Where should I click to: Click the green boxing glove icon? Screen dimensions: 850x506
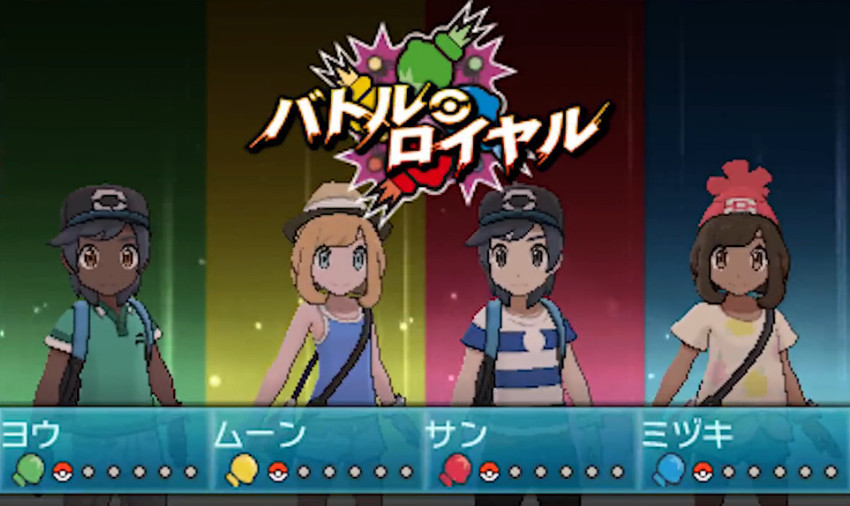[x=27, y=469]
